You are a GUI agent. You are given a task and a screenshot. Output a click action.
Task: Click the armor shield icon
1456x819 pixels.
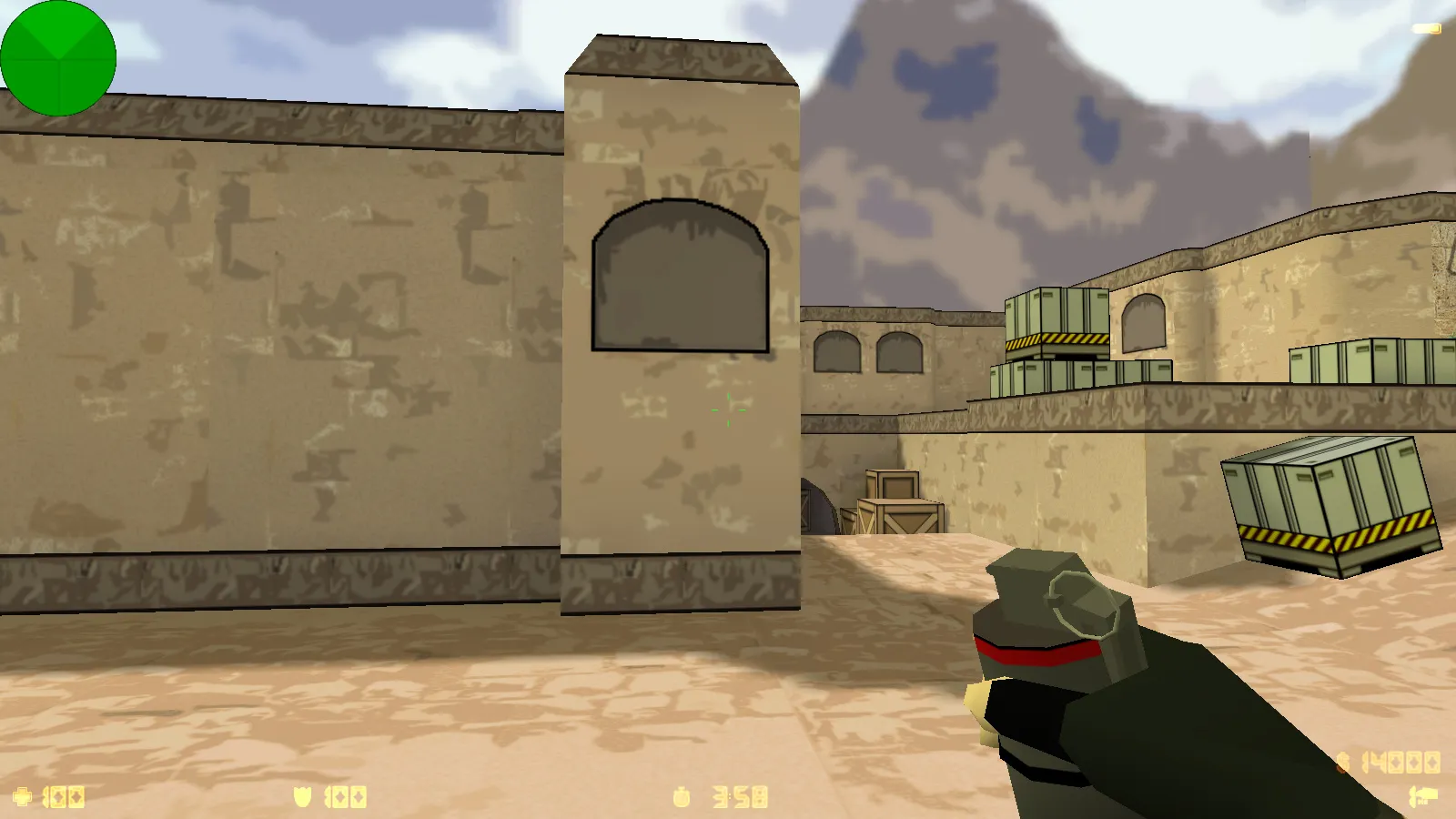[x=304, y=796]
